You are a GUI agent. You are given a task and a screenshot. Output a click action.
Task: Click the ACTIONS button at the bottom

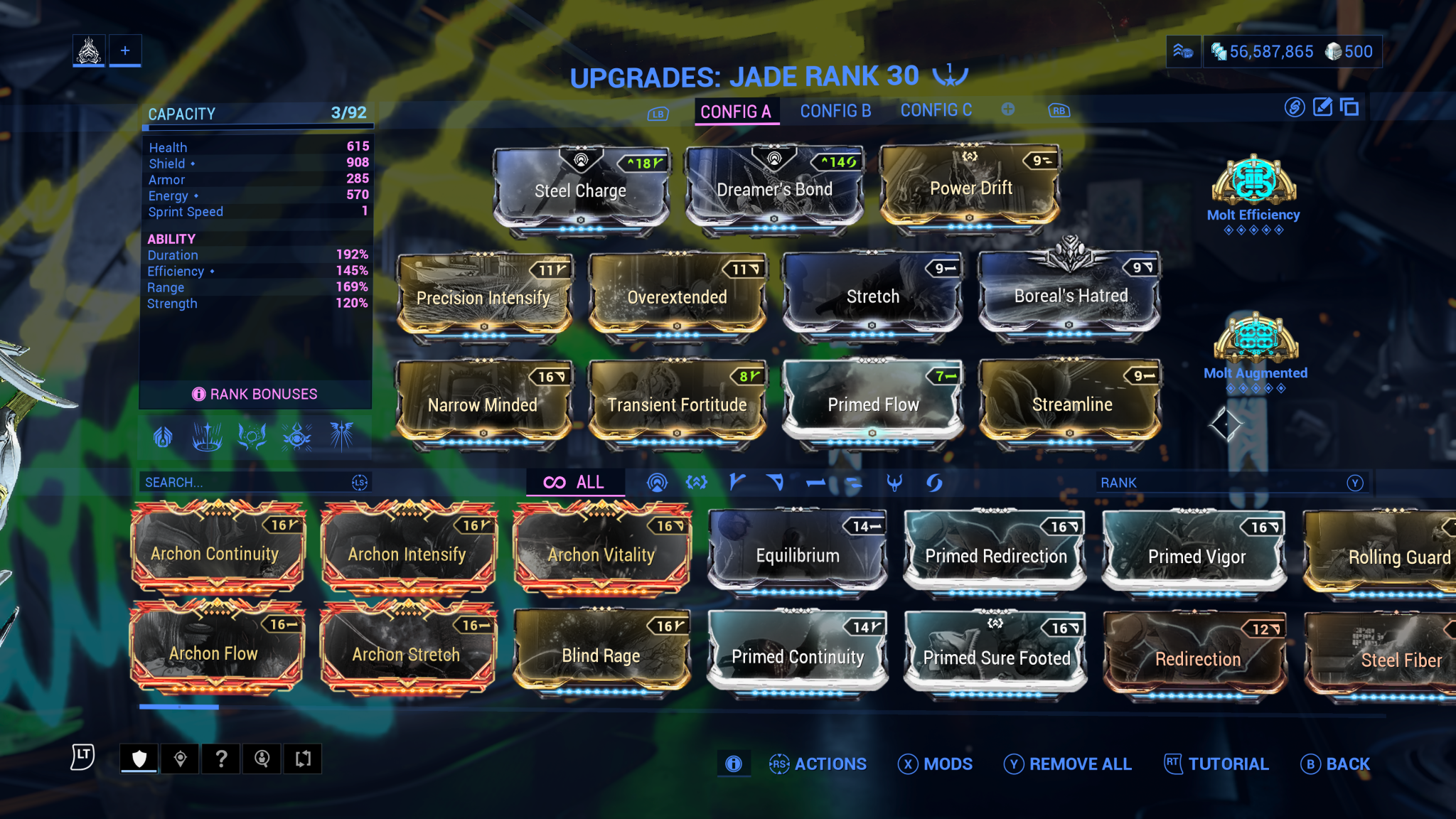pyautogui.click(x=832, y=764)
